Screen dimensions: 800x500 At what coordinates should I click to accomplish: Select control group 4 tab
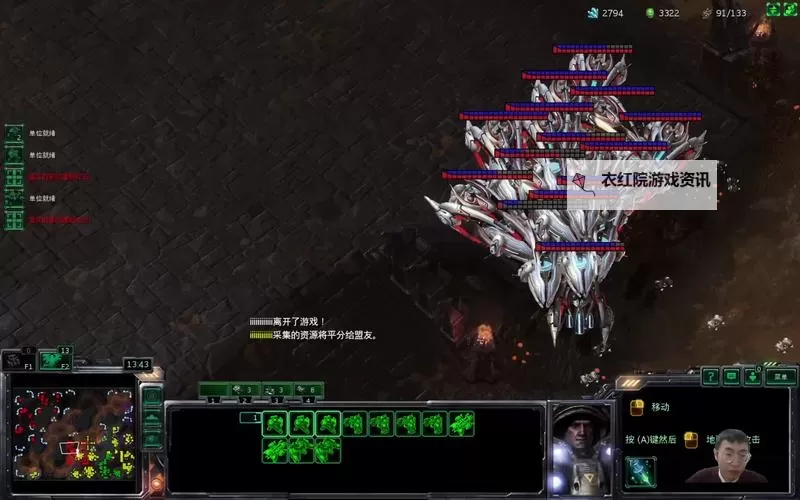[308, 389]
